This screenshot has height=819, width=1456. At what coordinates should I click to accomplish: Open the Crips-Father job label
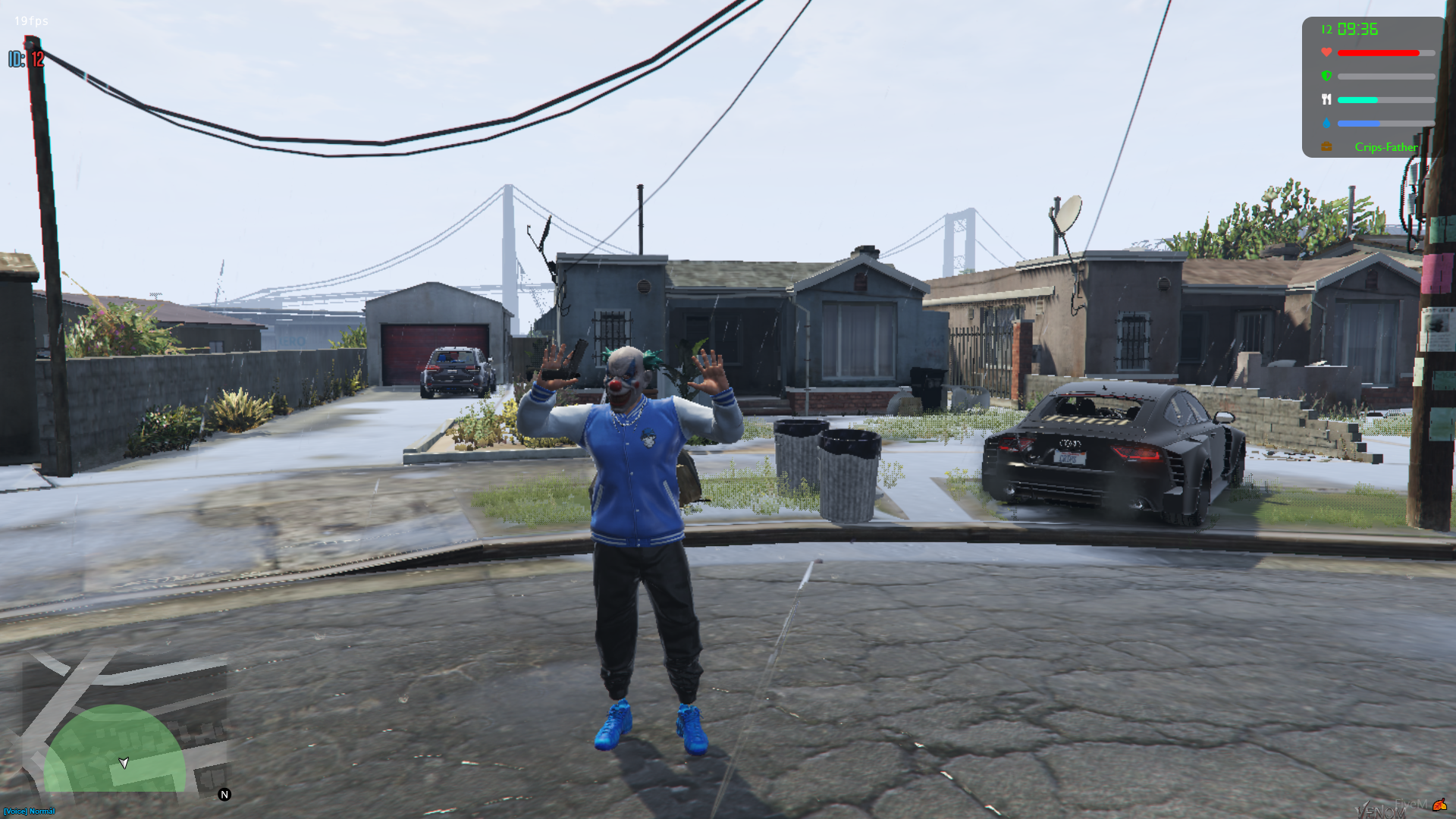tap(1385, 147)
